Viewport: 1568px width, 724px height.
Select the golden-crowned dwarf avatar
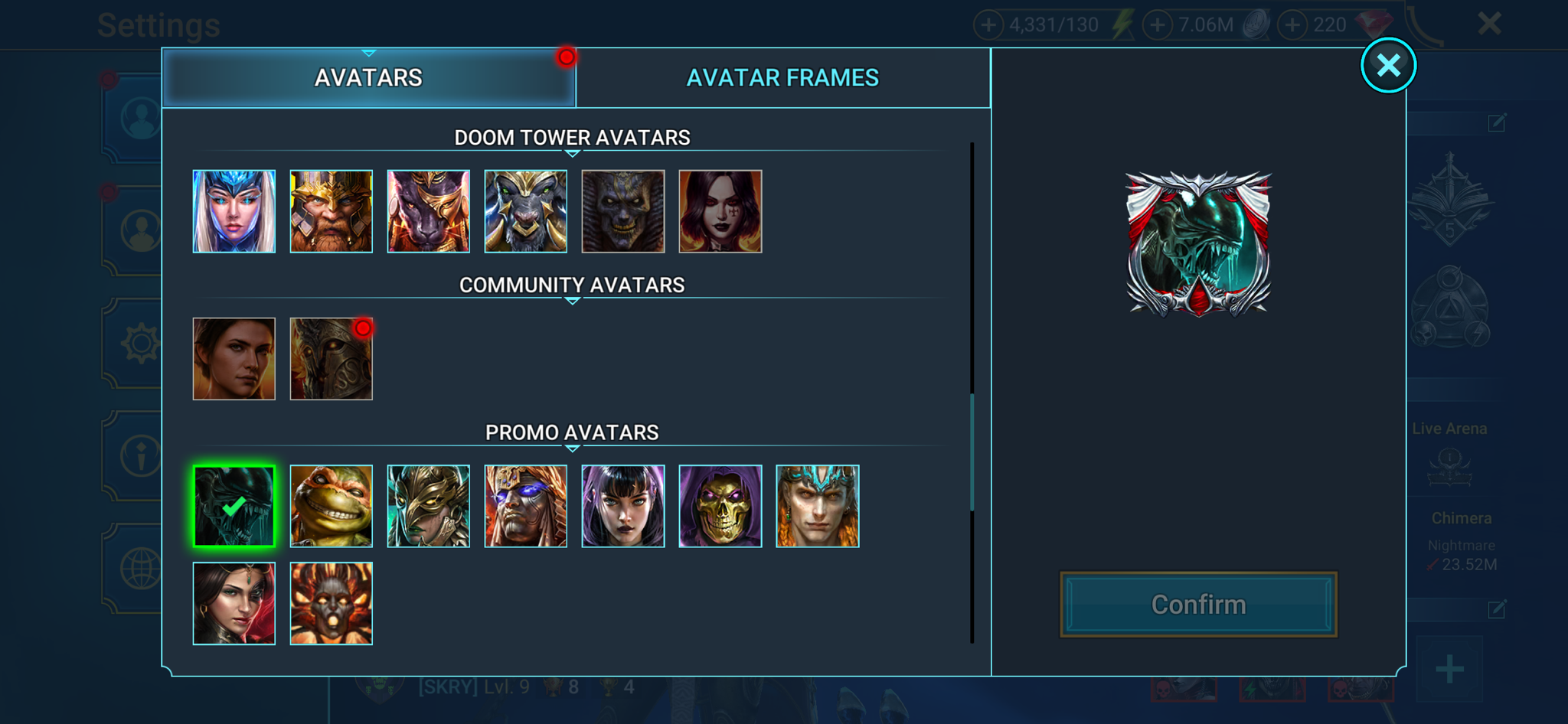click(331, 211)
